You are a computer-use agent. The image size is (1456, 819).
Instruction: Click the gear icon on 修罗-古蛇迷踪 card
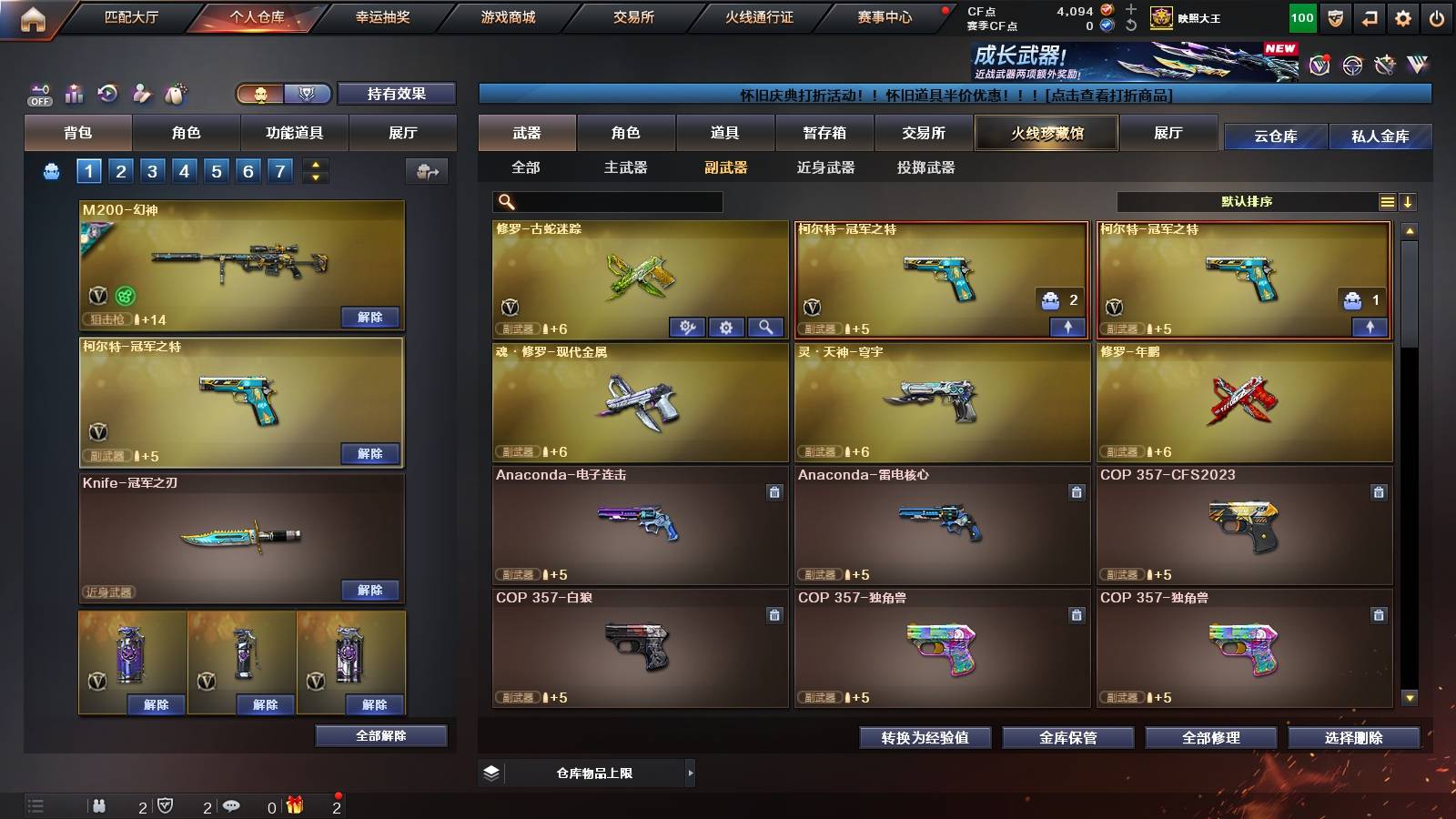coord(725,328)
